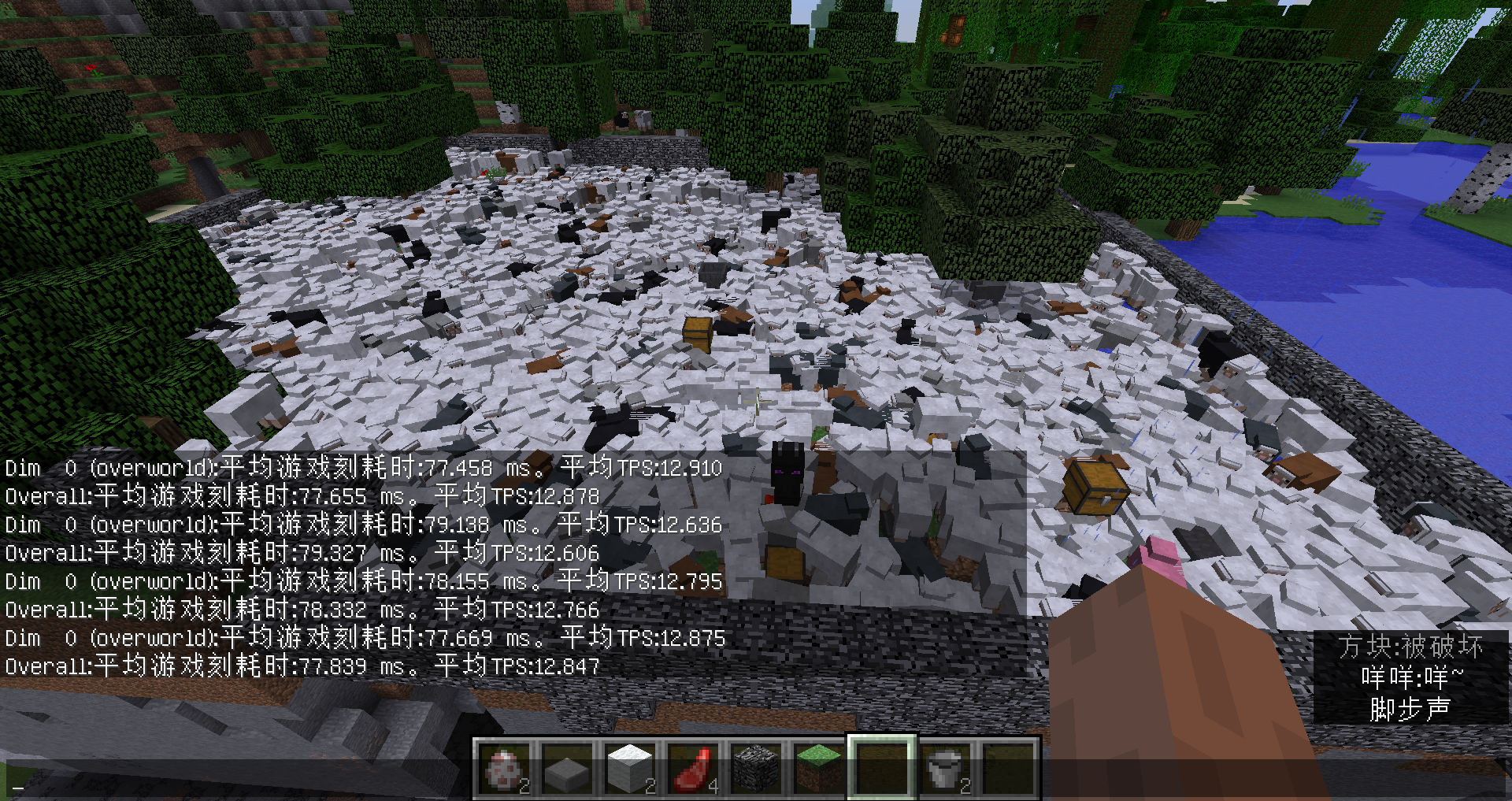Select the grass block hotbar slot
Image resolution: width=1512 pixels, height=801 pixels.
click(x=819, y=769)
